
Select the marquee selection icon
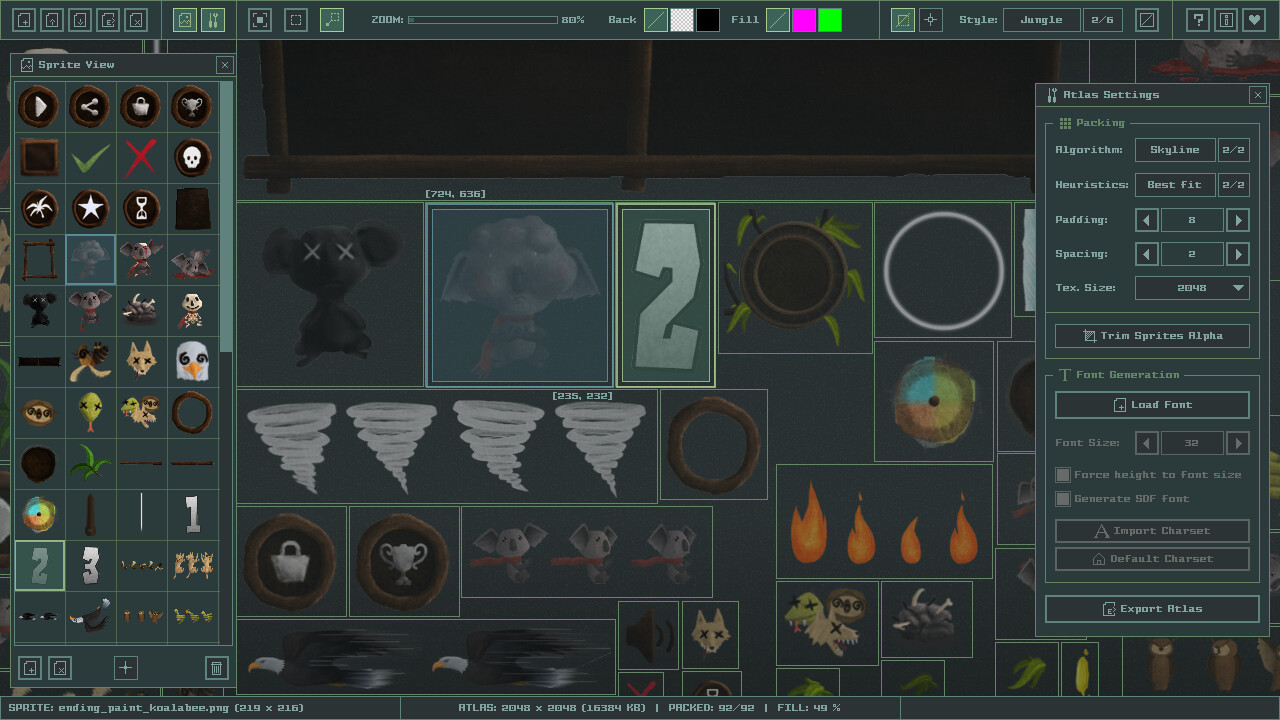[x=297, y=19]
